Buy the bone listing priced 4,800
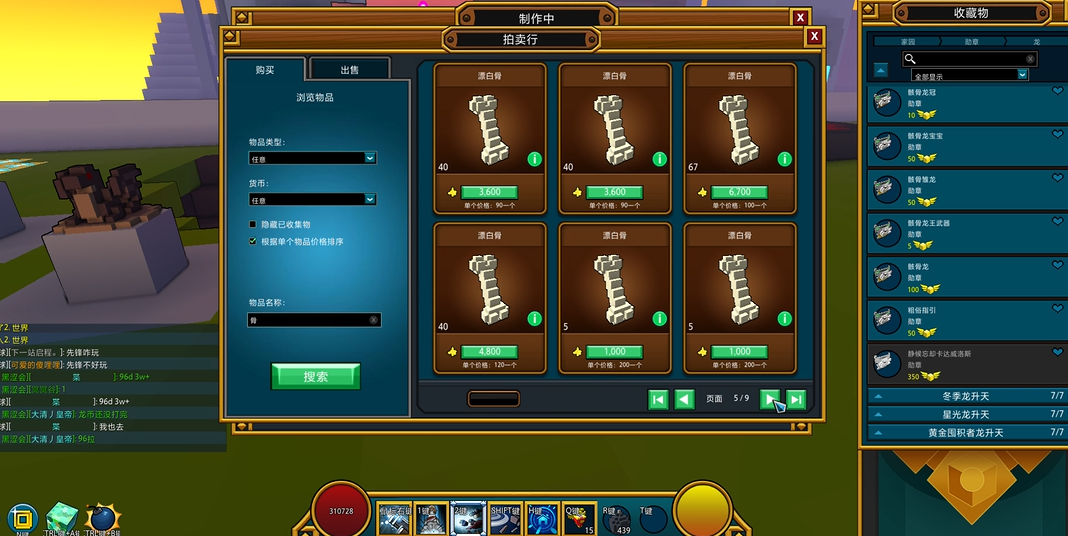Image resolution: width=1068 pixels, height=536 pixels. (x=489, y=352)
